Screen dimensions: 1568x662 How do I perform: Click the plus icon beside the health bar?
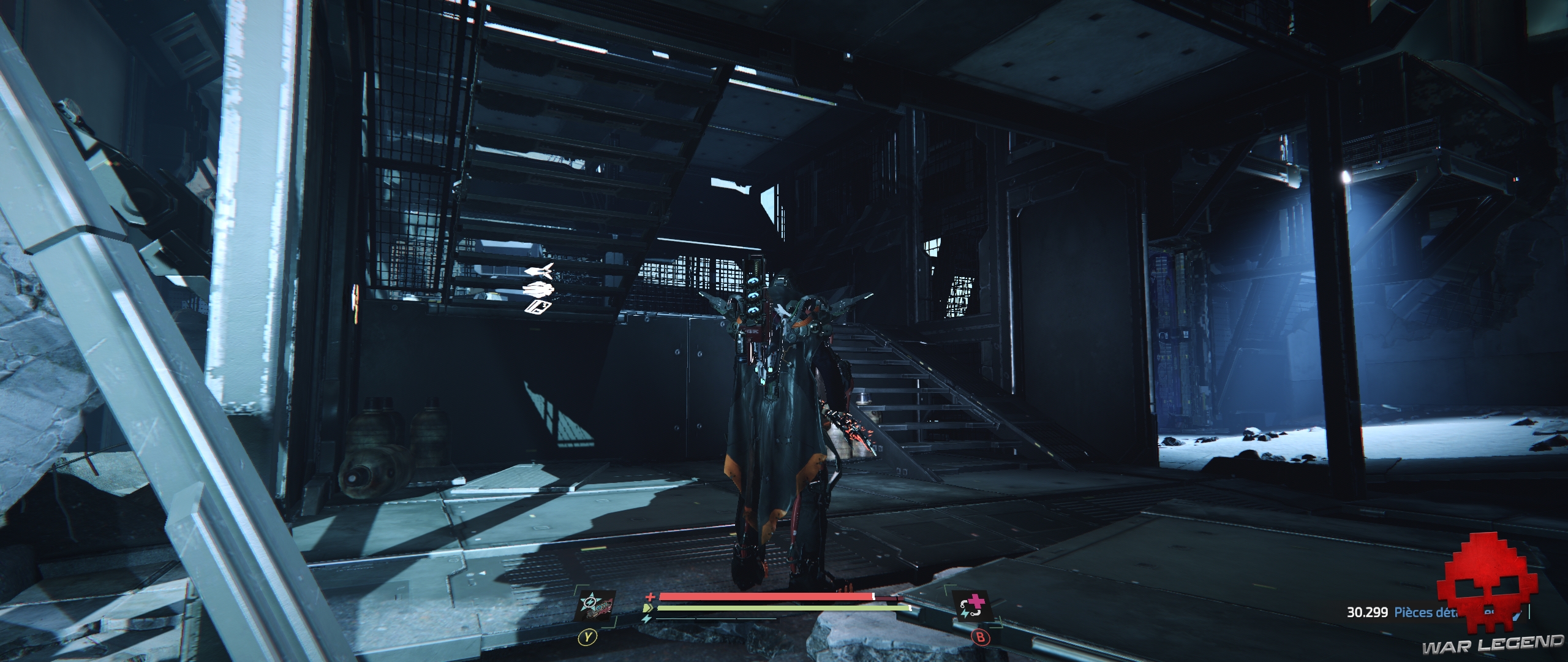[650, 596]
